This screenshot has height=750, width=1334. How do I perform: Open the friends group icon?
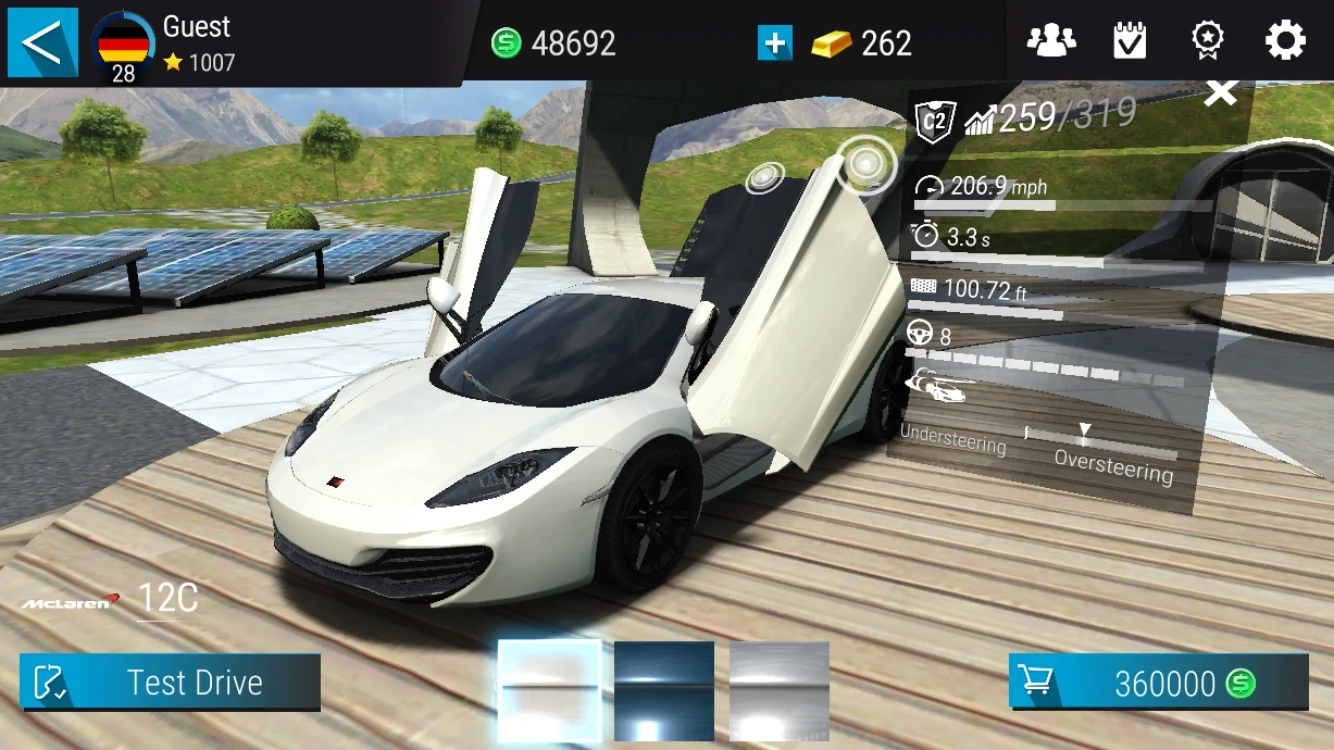[x=1051, y=41]
